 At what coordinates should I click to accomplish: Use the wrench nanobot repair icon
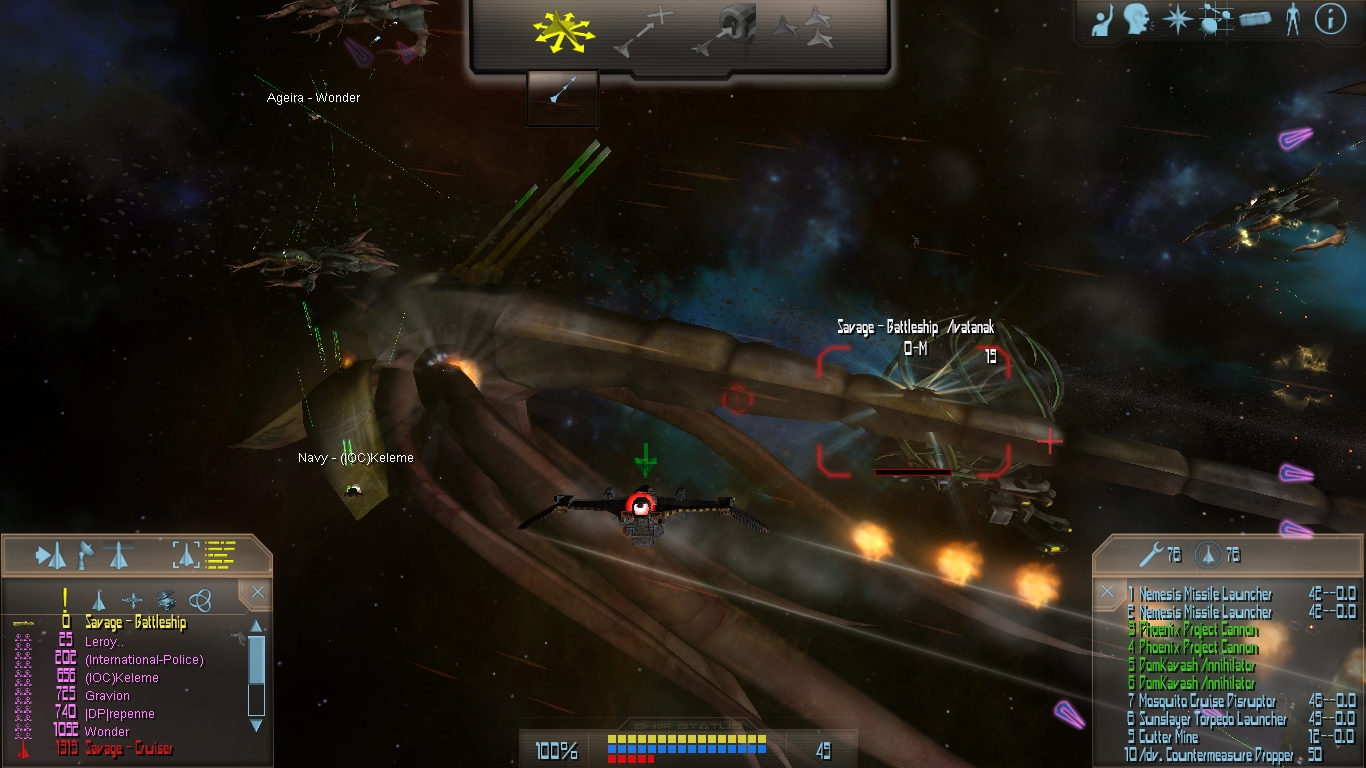(1150, 554)
